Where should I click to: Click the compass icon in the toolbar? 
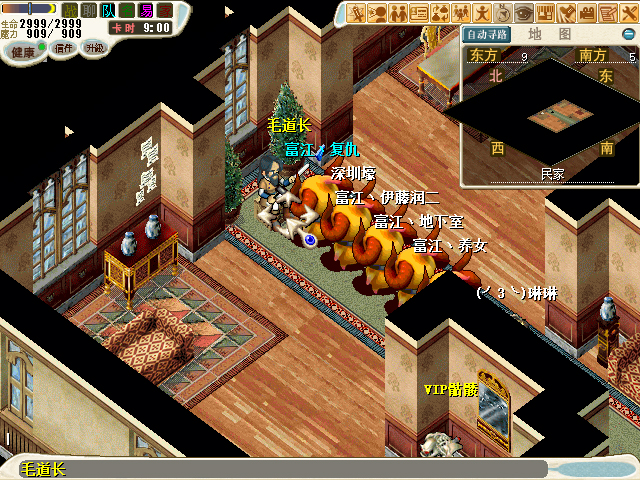502,13
